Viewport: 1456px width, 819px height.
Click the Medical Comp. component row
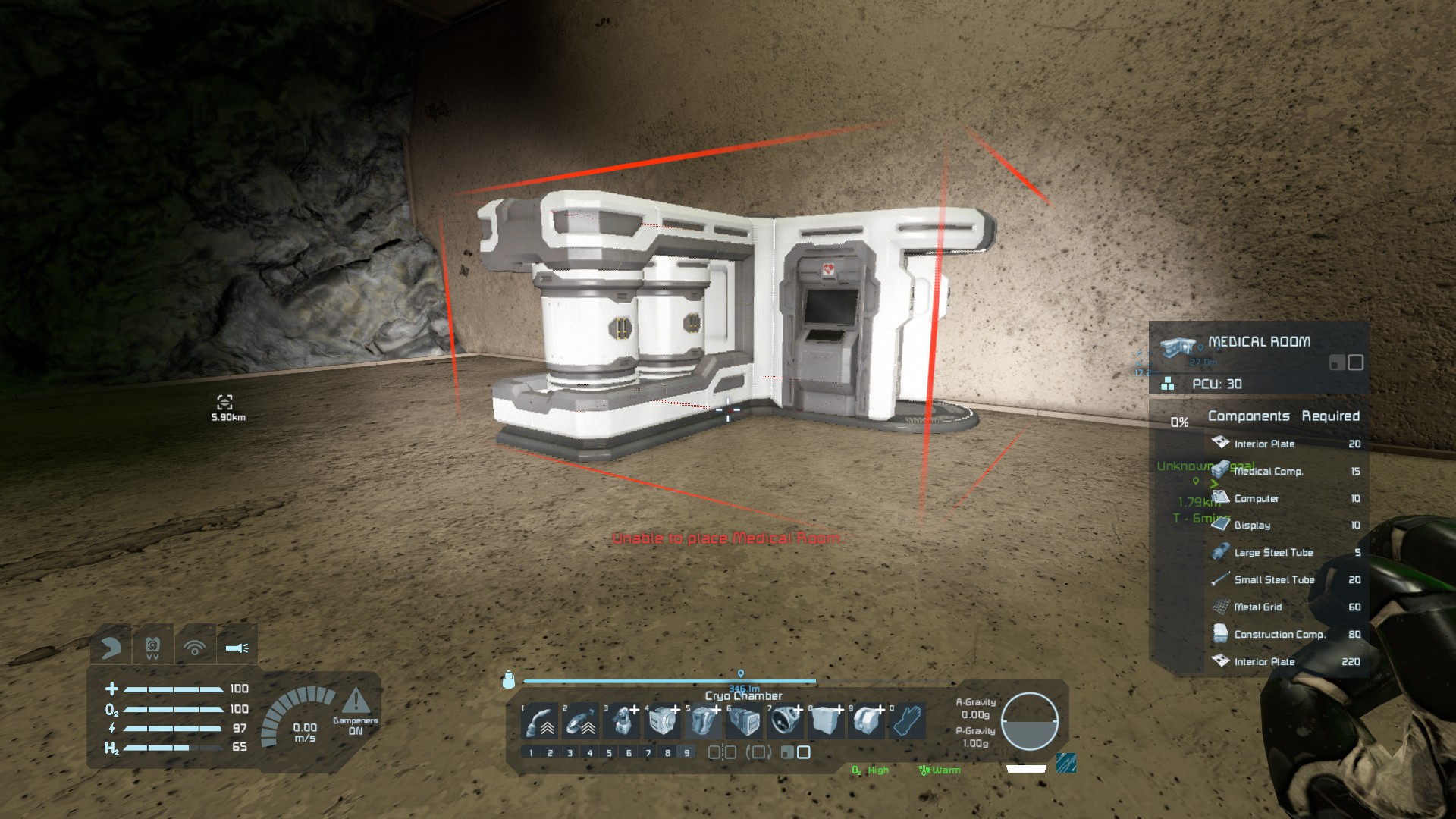tap(1285, 472)
